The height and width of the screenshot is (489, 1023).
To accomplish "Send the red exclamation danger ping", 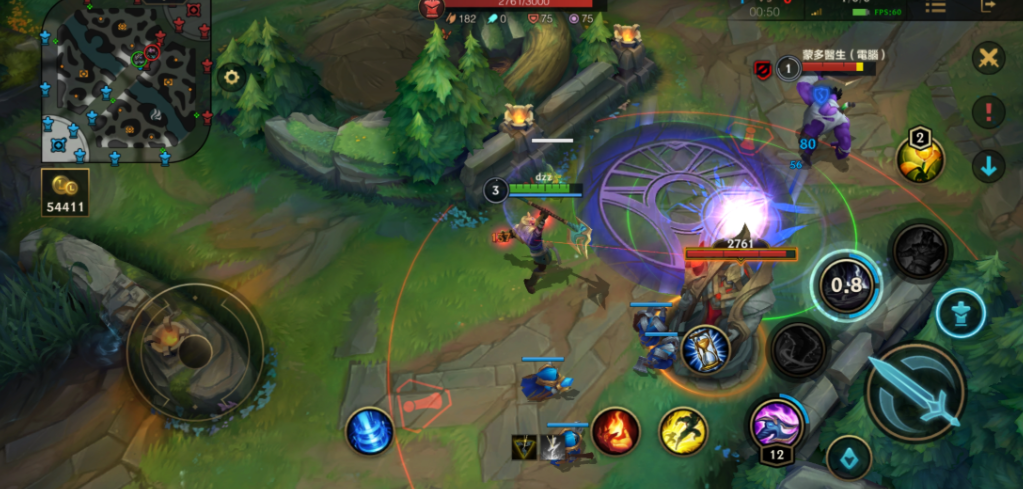I will point(988,112).
